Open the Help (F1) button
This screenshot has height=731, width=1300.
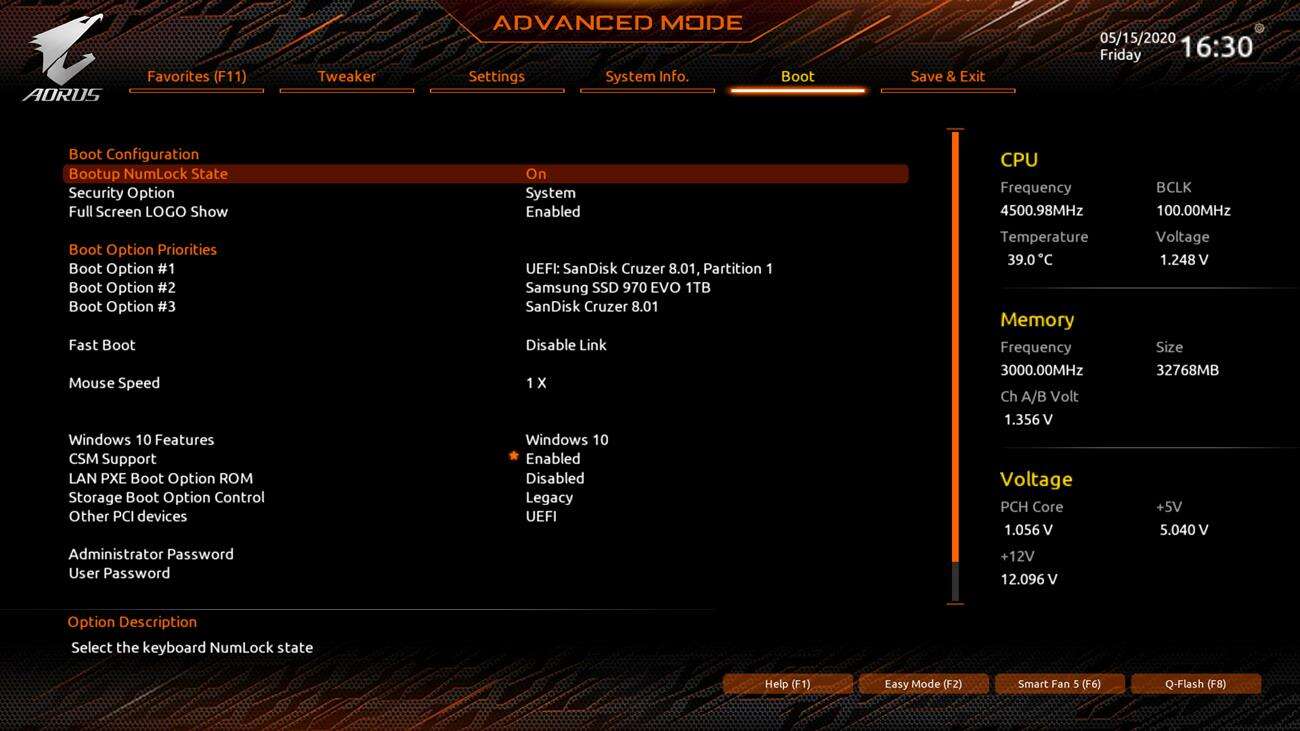click(787, 684)
